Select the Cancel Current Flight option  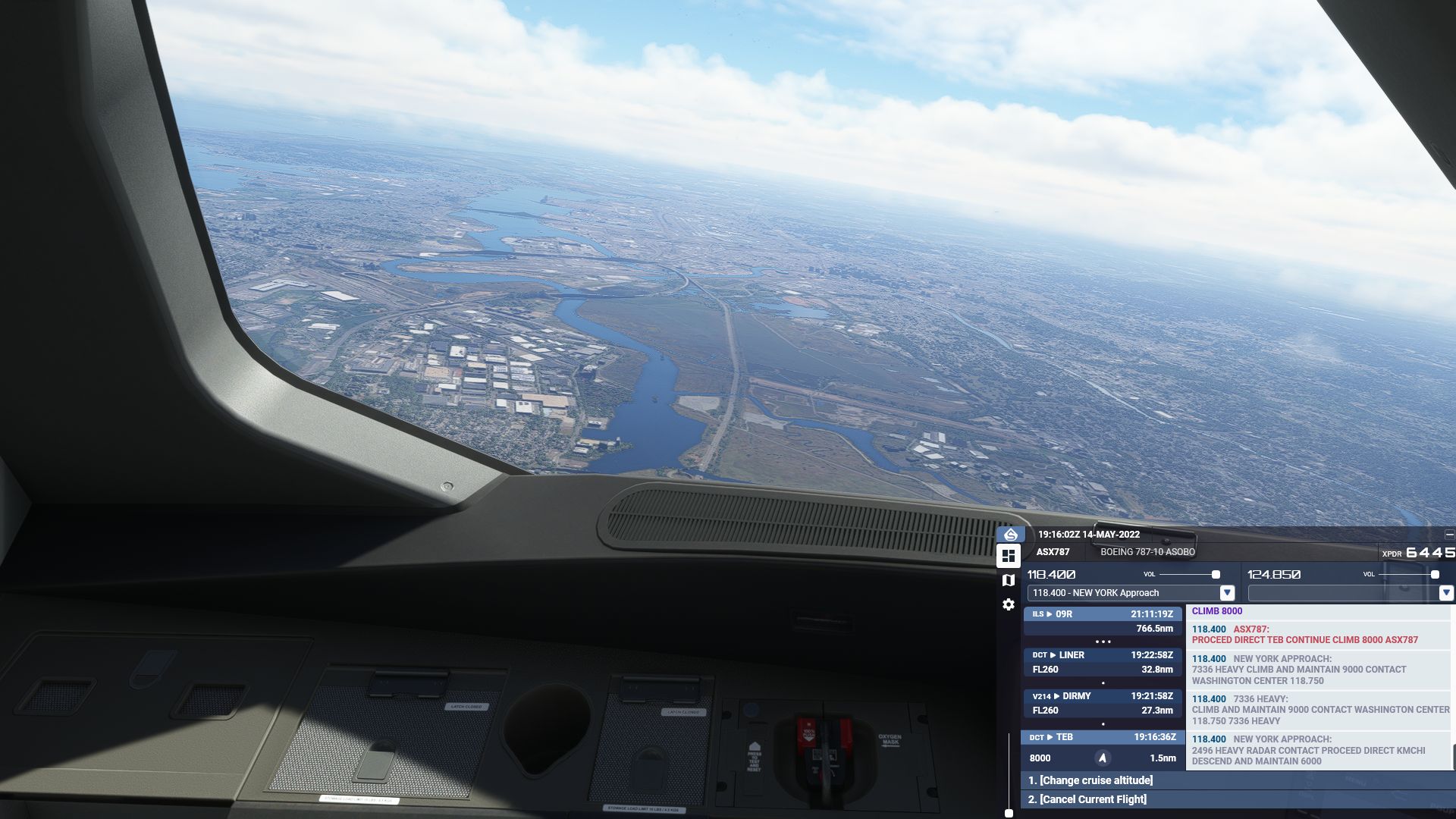click(x=1087, y=799)
